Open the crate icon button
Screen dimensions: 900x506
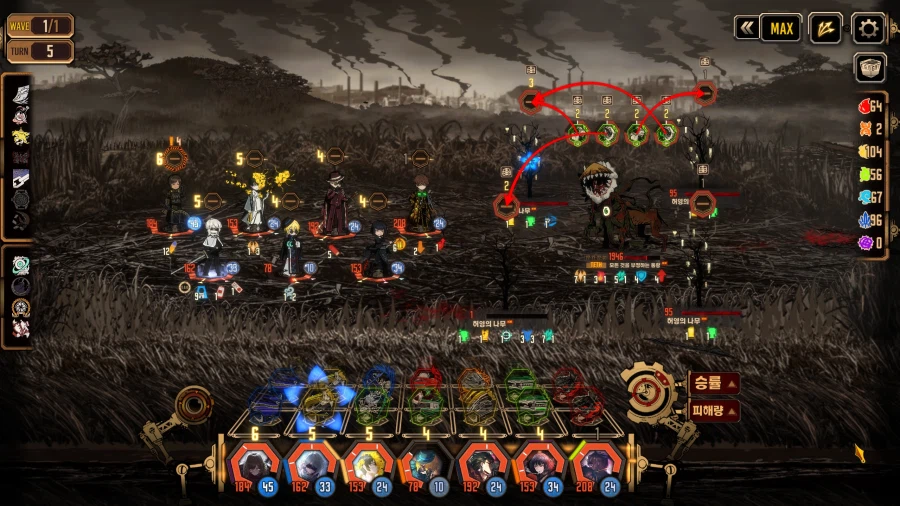(869, 67)
